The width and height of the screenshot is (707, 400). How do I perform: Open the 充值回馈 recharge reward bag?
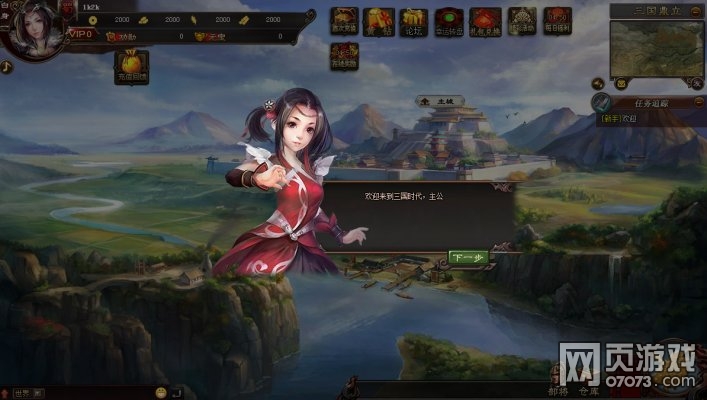coord(133,67)
